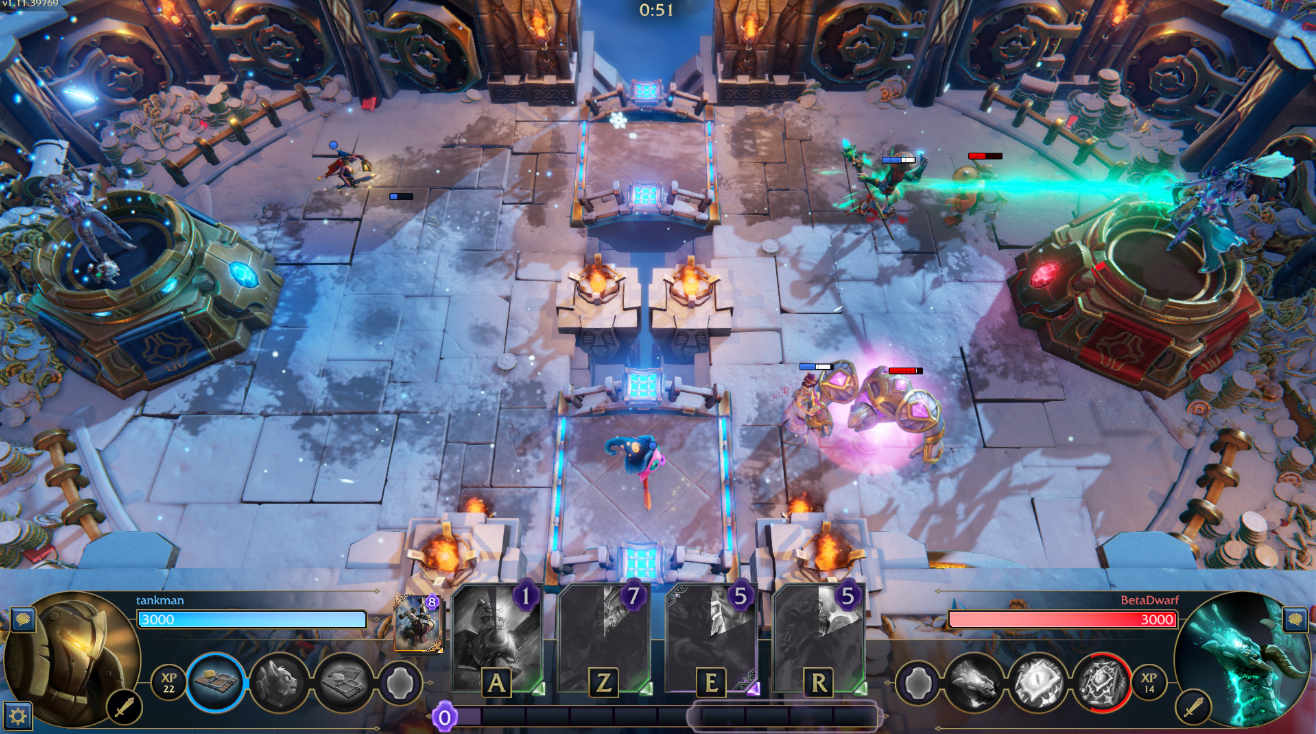Image resolution: width=1316 pixels, height=734 pixels.
Task: Click the dragon perk icon on BetaDwarf's side
Action: 976,681
